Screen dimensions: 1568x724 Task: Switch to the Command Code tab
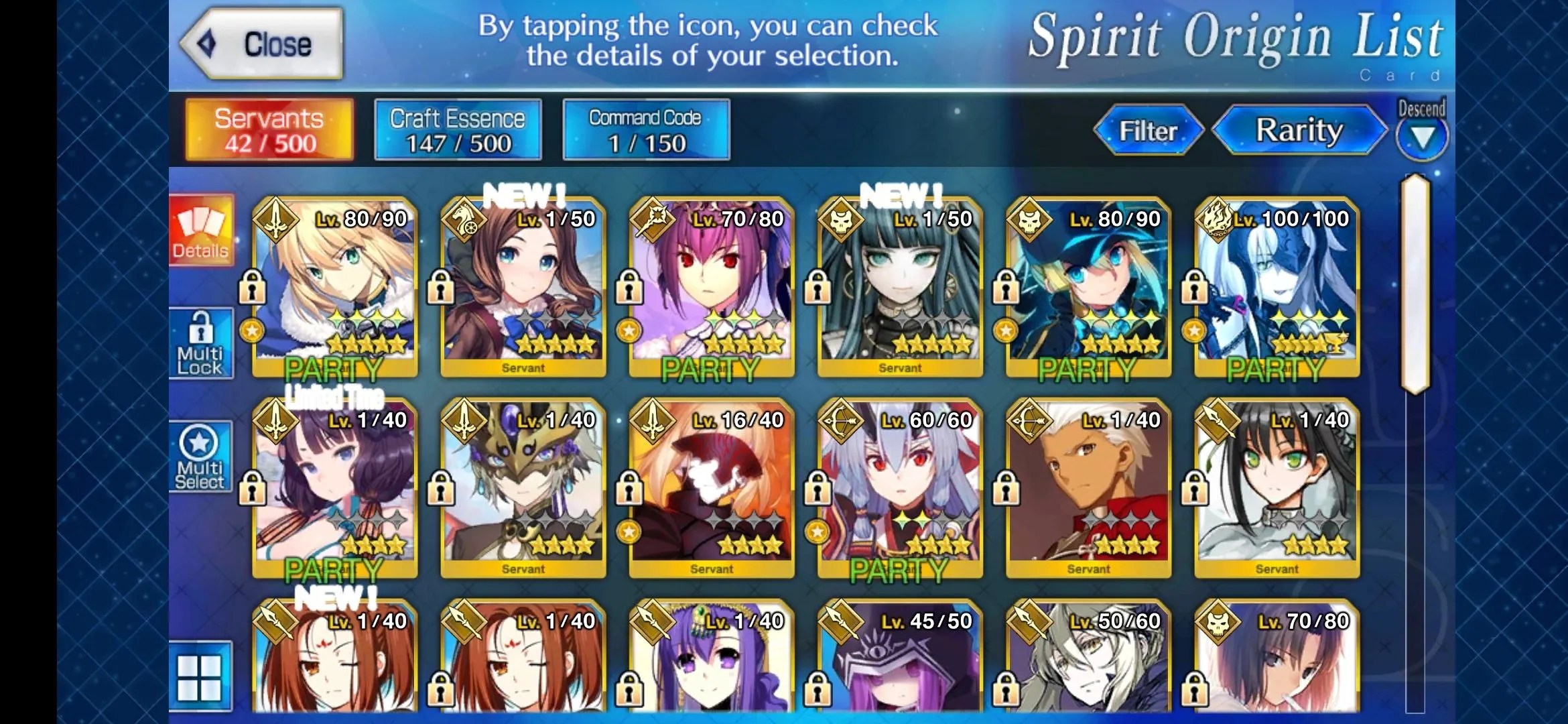click(x=646, y=130)
